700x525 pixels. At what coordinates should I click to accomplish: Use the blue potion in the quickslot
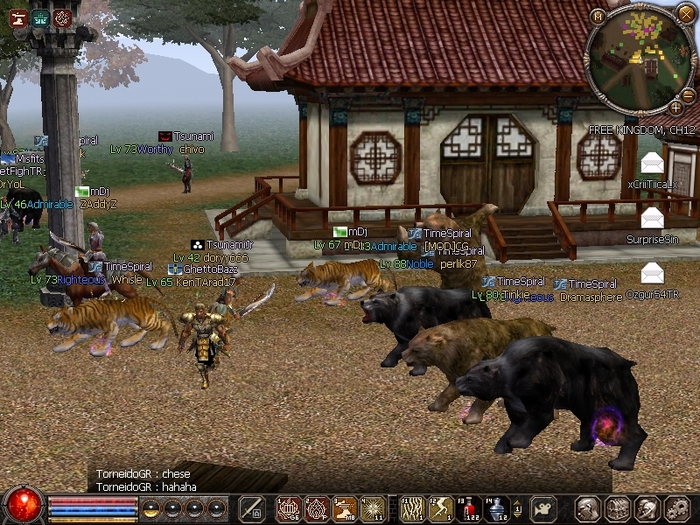496,508
